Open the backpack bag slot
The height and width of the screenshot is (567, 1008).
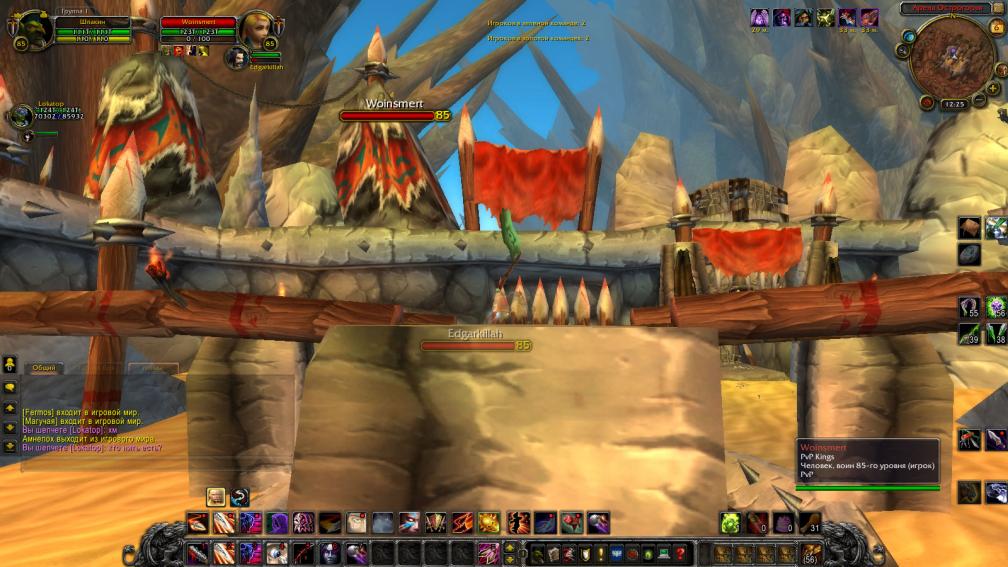coord(812,552)
